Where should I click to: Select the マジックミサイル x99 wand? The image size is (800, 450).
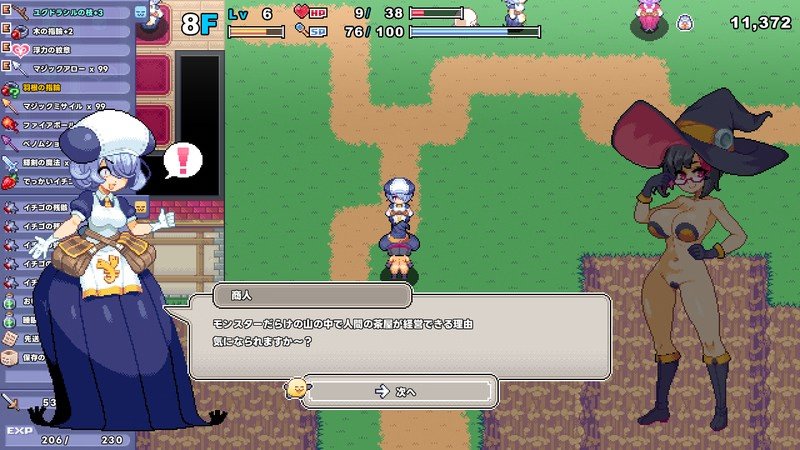tap(70, 106)
